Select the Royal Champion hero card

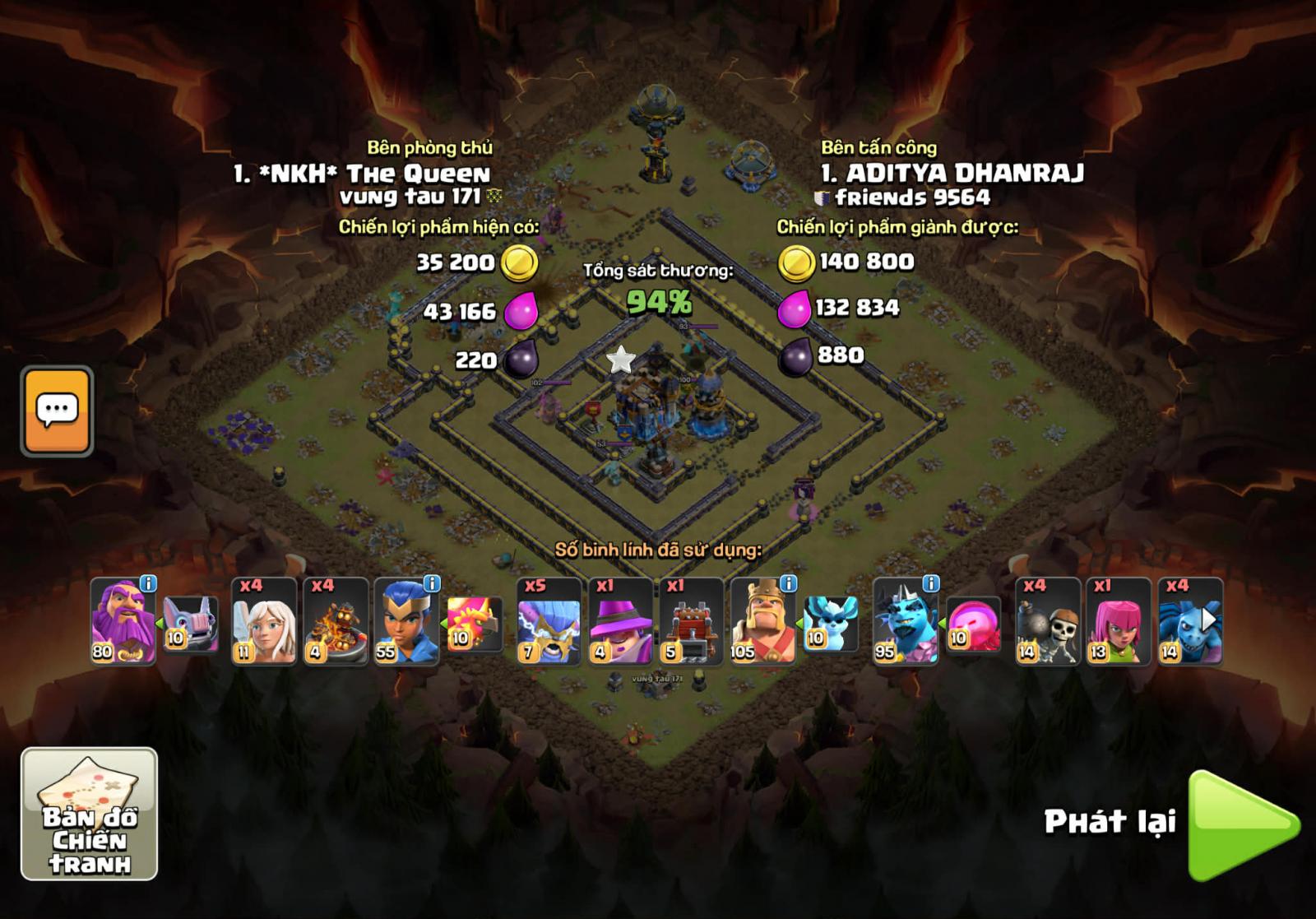(405, 622)
